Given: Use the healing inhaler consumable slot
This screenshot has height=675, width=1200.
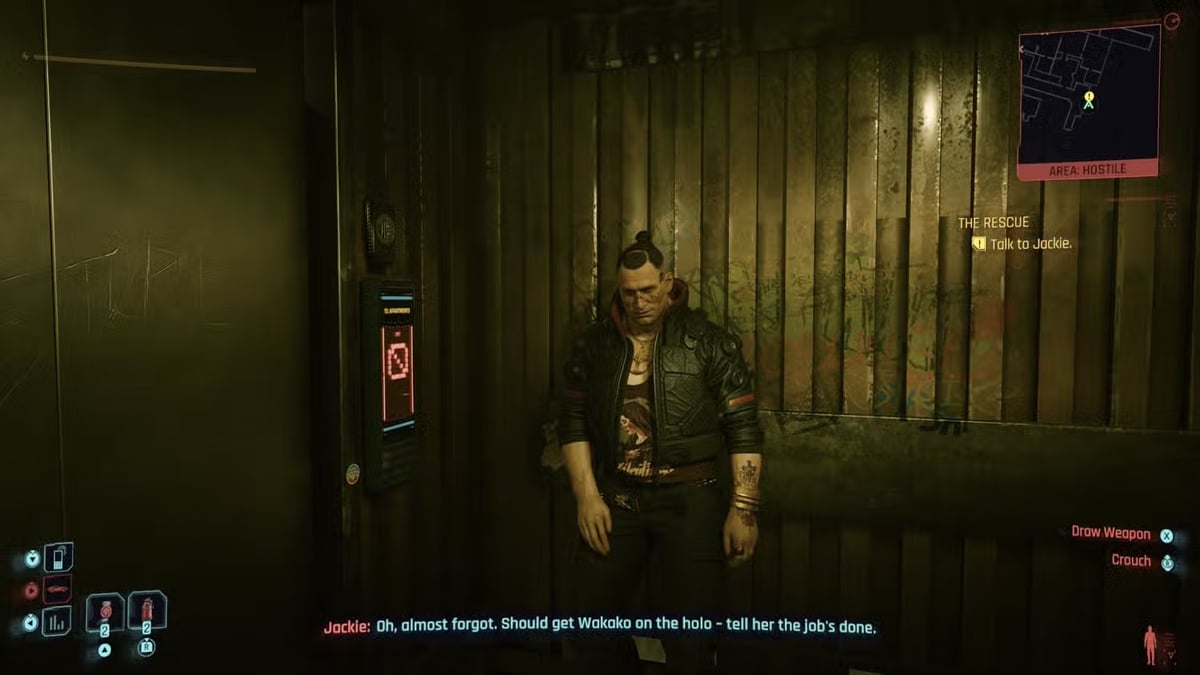Looking at the screenshot, I should (x=104, y=612).
